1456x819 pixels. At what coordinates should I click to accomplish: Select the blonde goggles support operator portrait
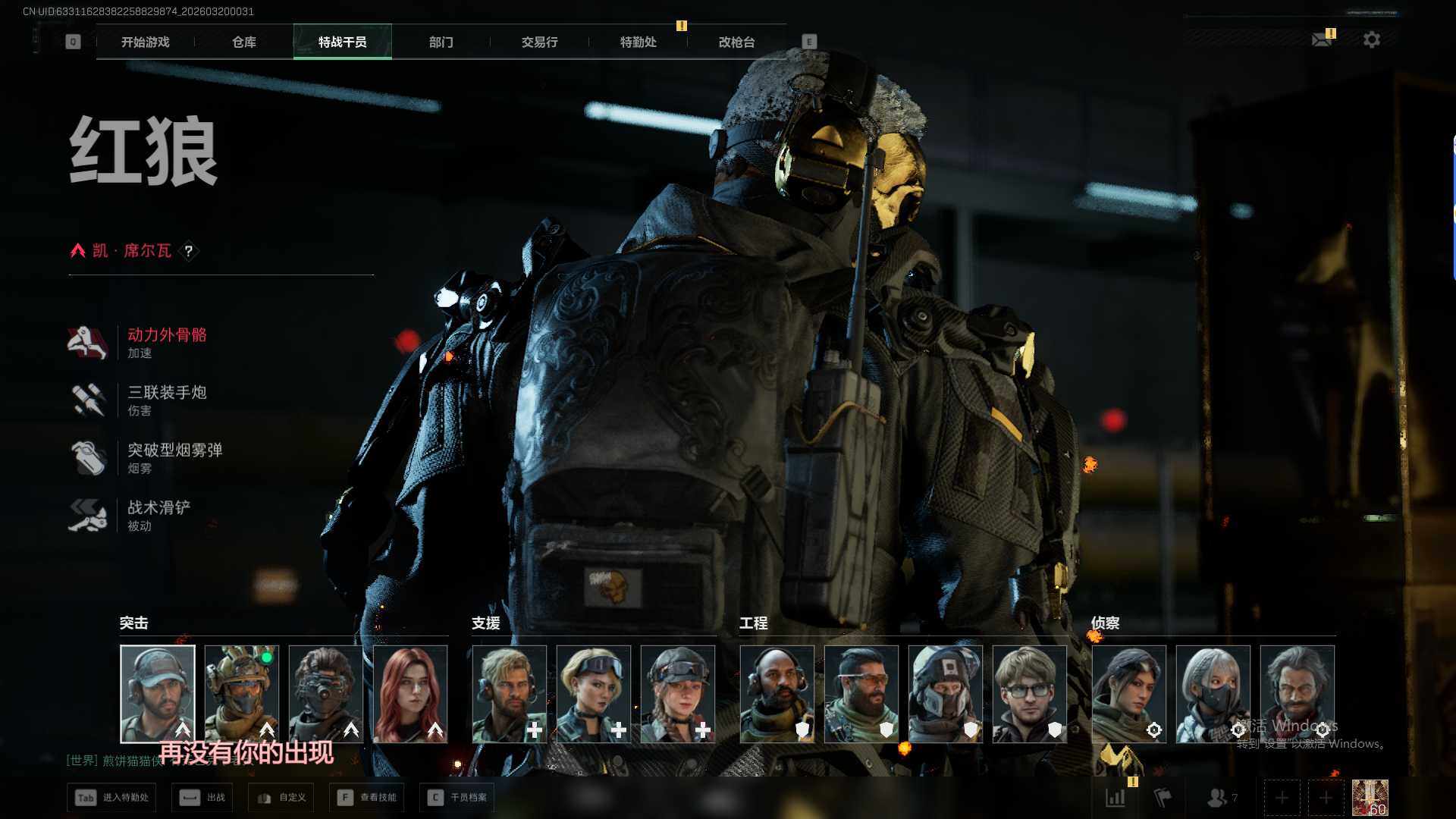(593, 694)
